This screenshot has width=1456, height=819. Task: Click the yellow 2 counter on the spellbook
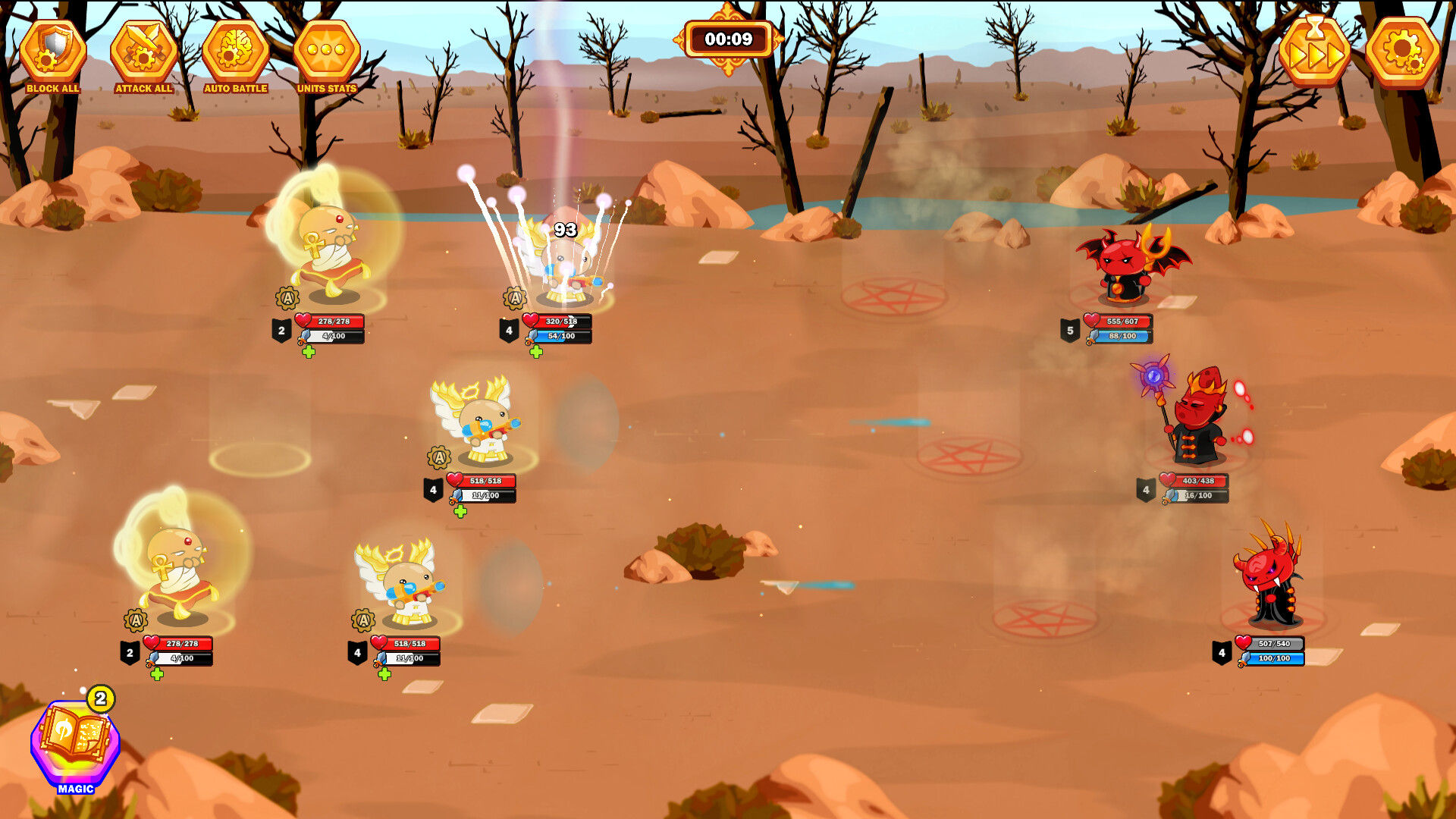[x=99, y=698]
